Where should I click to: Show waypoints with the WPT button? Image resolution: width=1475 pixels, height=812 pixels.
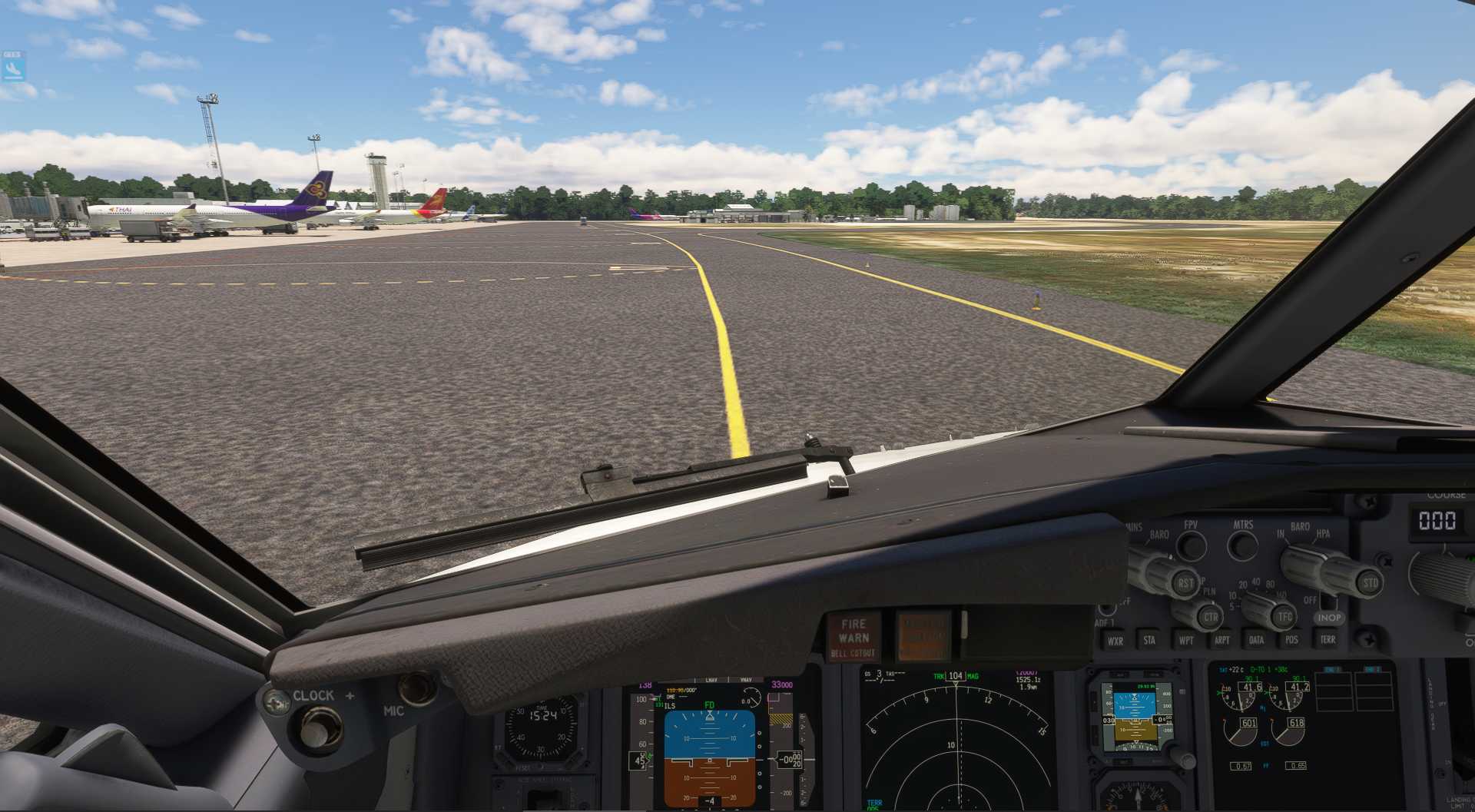click(1186, 640)
